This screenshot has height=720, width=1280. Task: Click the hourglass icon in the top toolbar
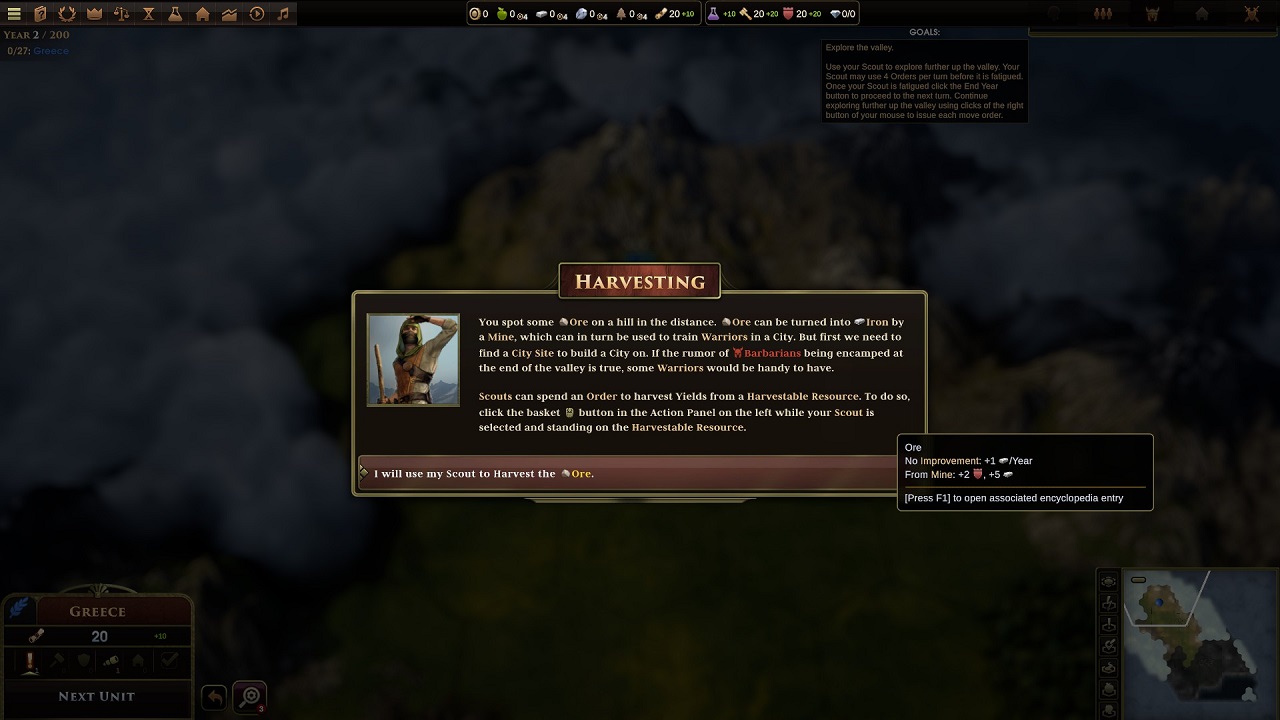point(149,13)
